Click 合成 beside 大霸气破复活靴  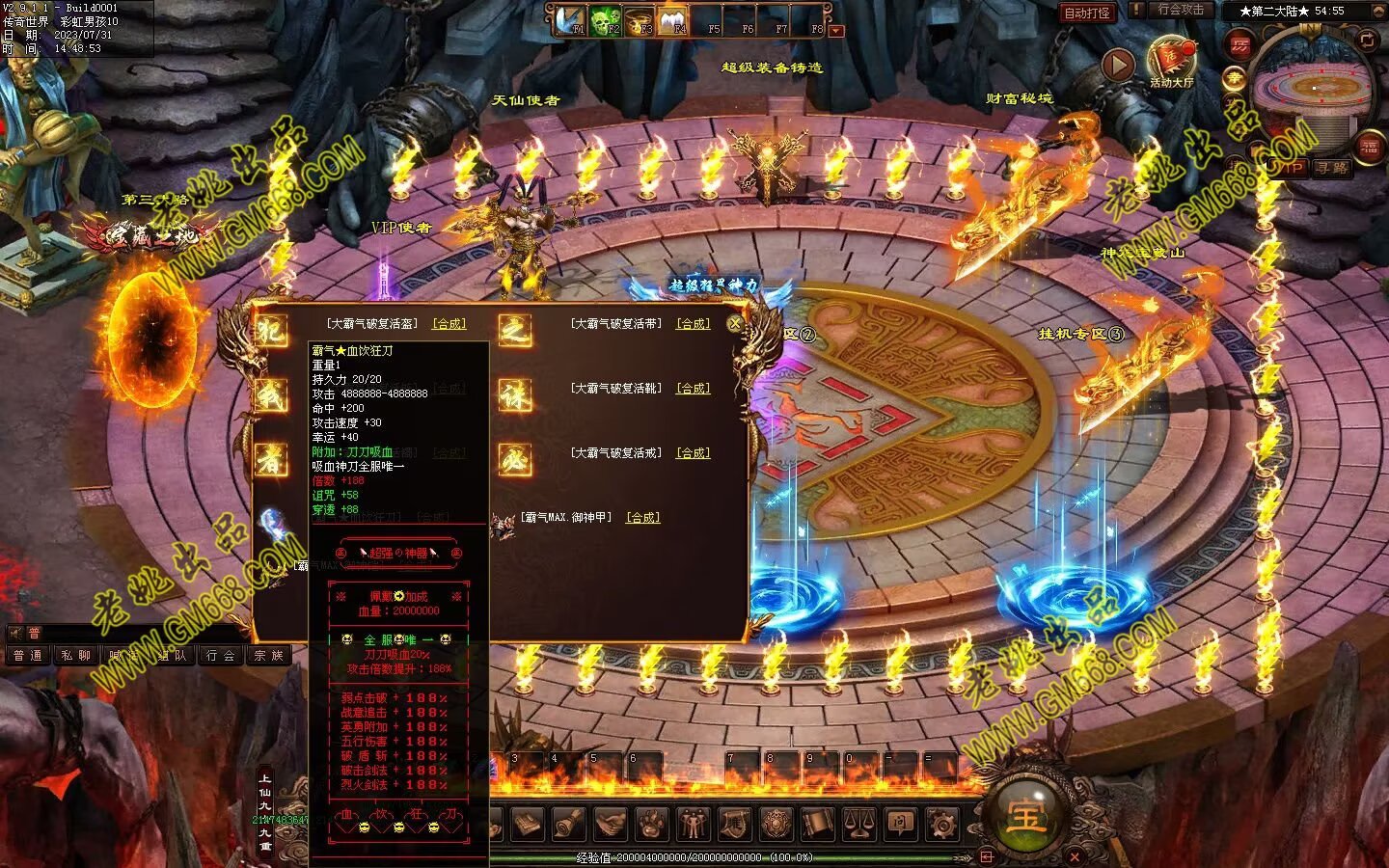coord(693,389)
